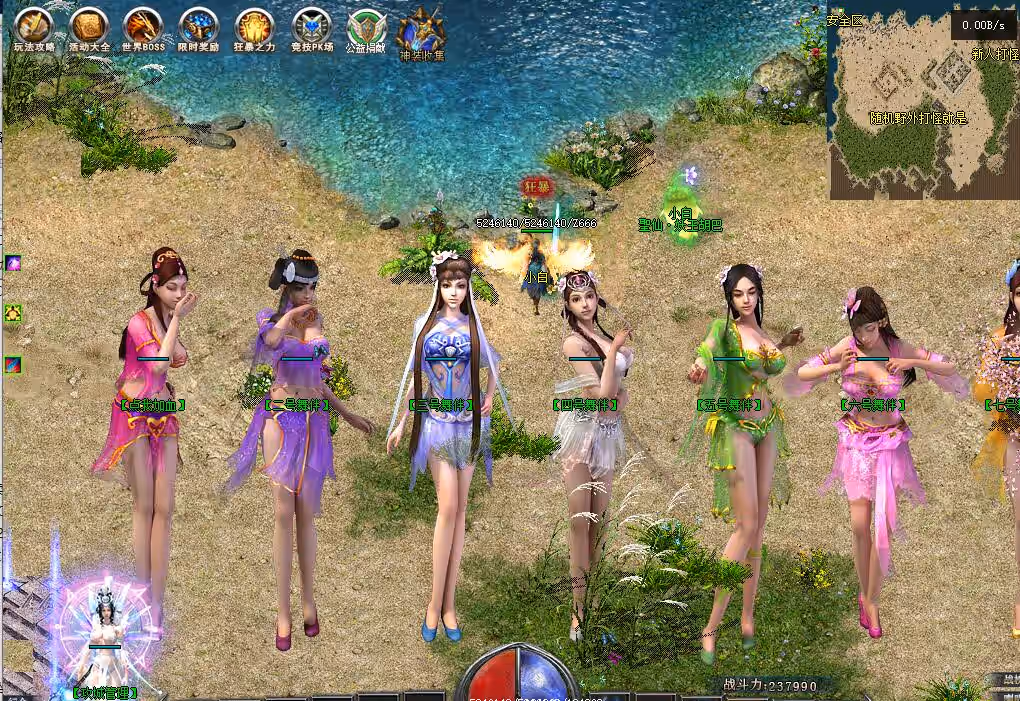Open the 玩法攻略 gameplay guide icon
This screenshot has height=701, width=1020.
coord(34,26)
